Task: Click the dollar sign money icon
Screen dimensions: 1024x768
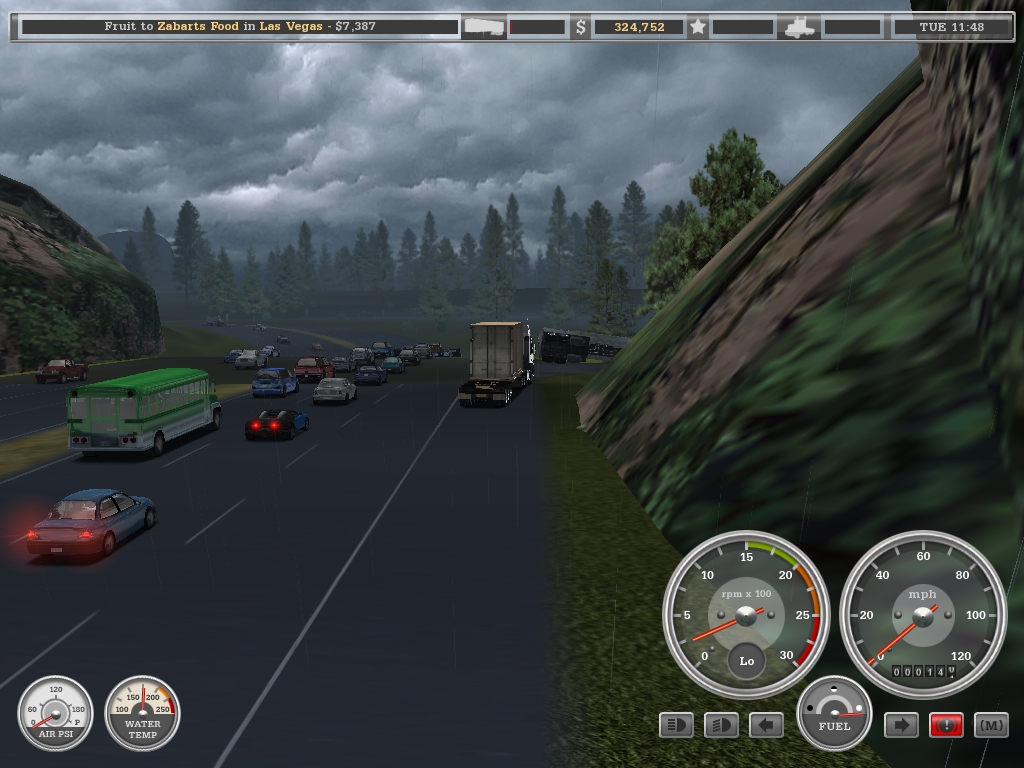Action: pyautogui.click(x=581, y=27)
